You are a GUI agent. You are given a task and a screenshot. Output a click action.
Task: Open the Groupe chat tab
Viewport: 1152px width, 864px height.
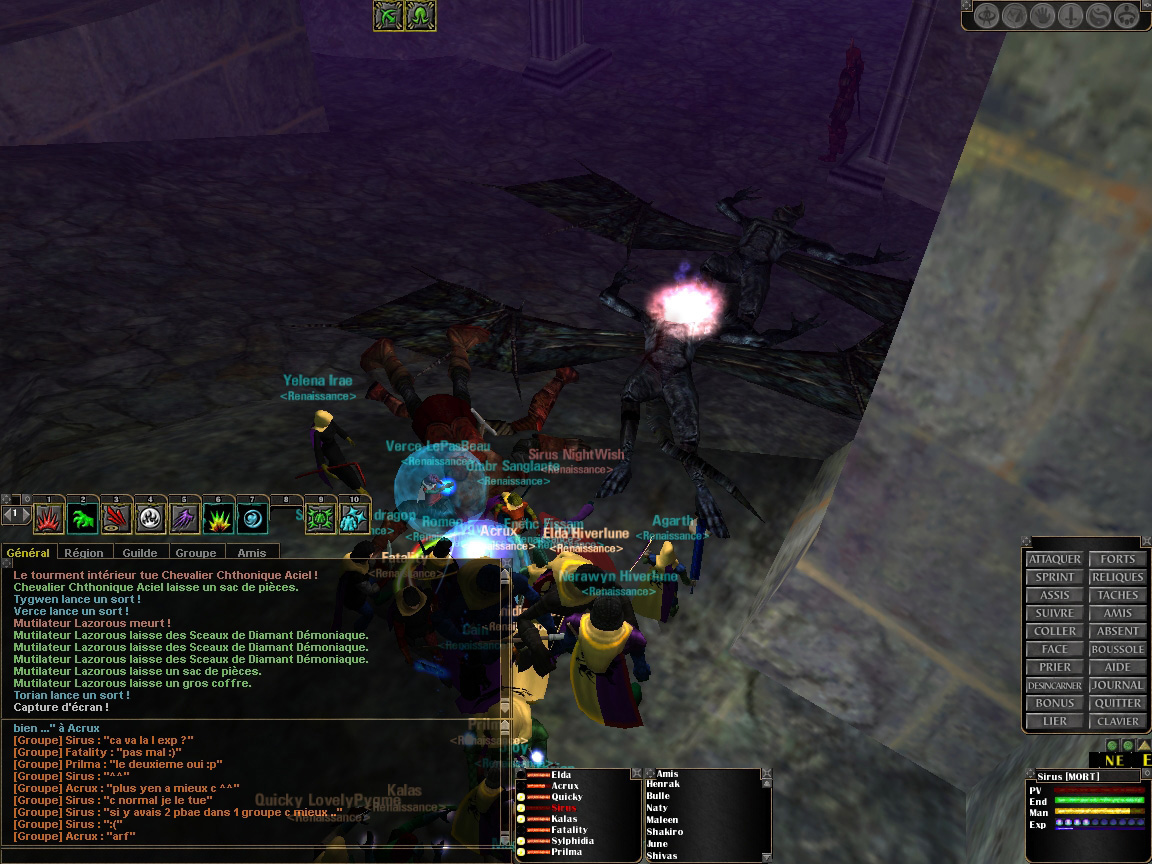[195, 553]
